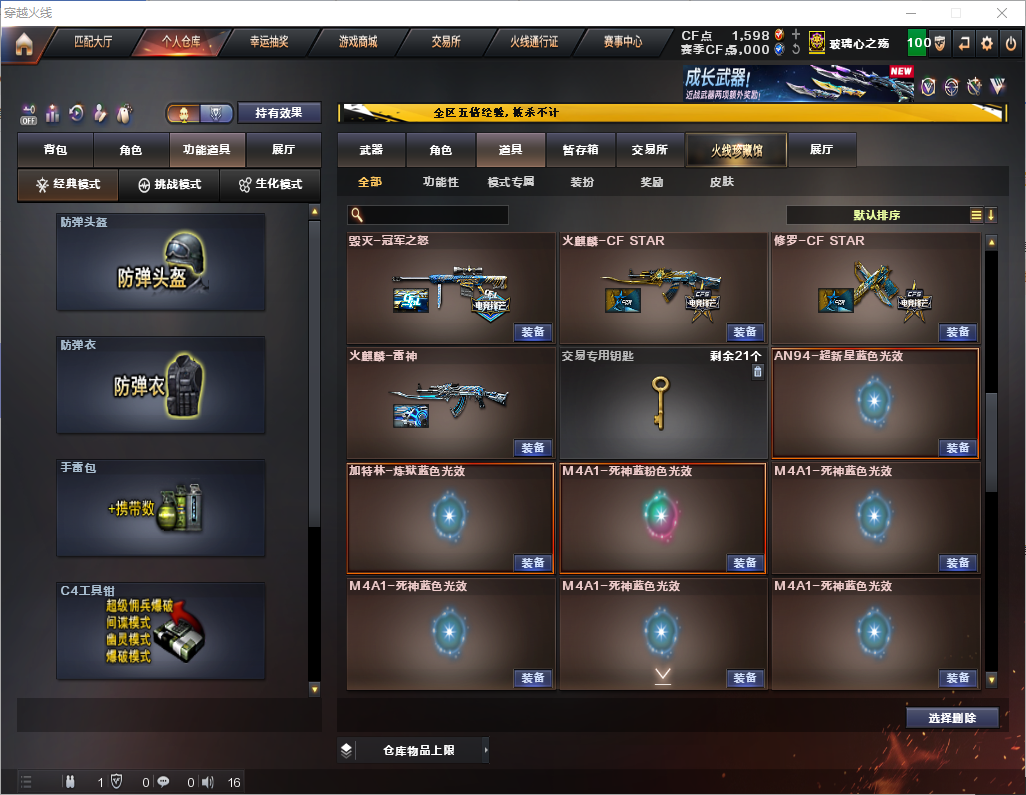Switch to the 背包 backpack tab
Viewport: 1026px width, 795px height.
55,150
